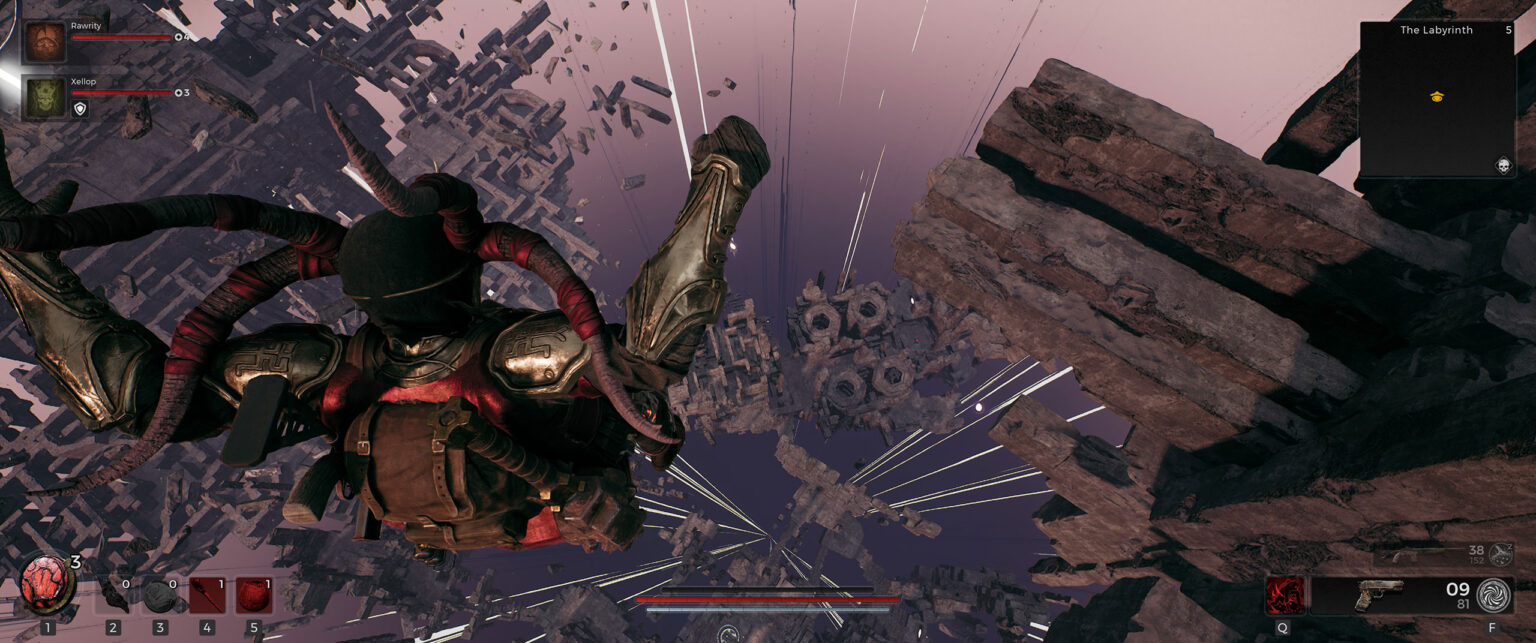Click the long gun's star-pattern mod icon
The image size is (1536, 643).
coord(1500,554)
